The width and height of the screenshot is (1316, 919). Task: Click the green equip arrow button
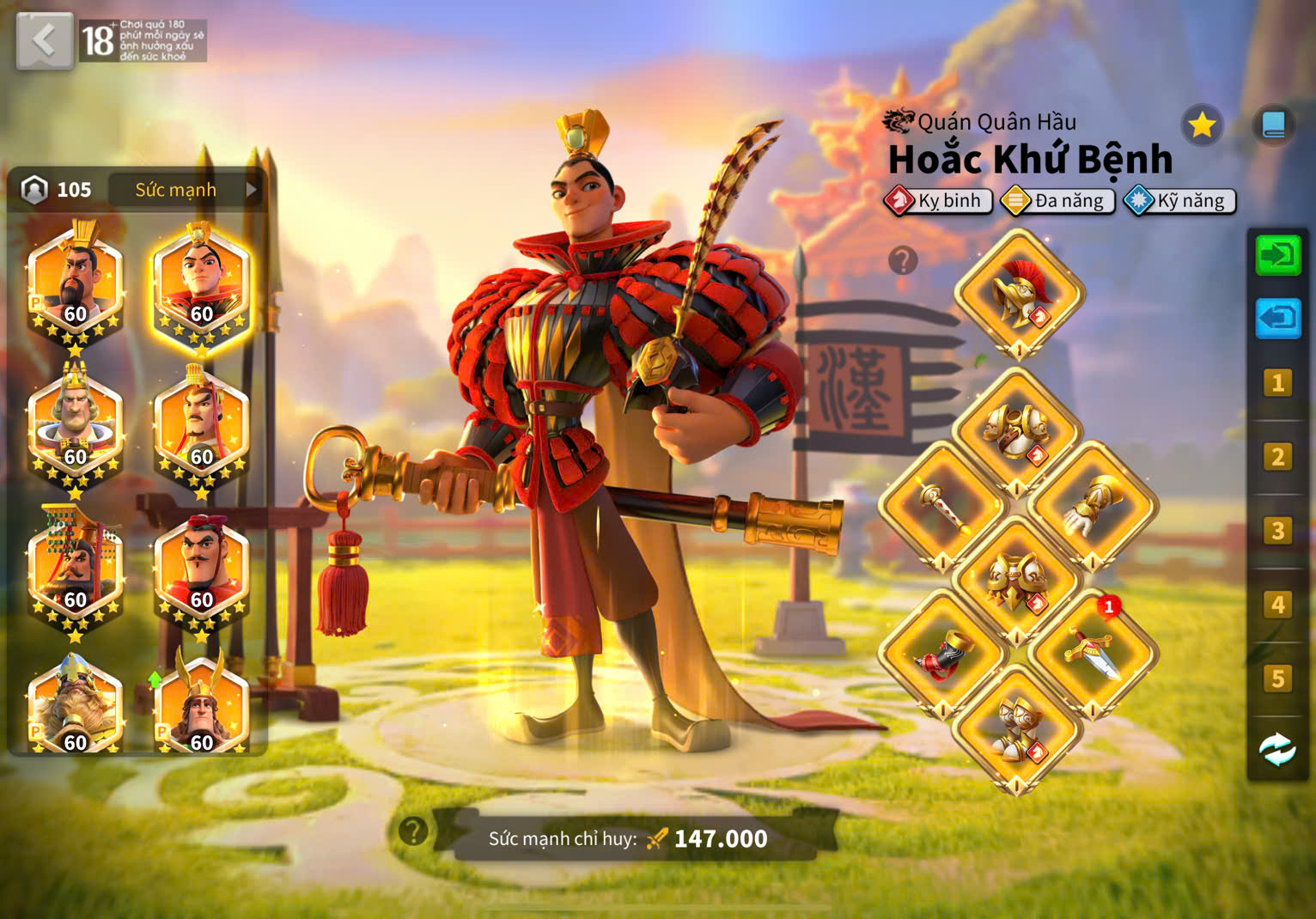tap(1277, 255)
